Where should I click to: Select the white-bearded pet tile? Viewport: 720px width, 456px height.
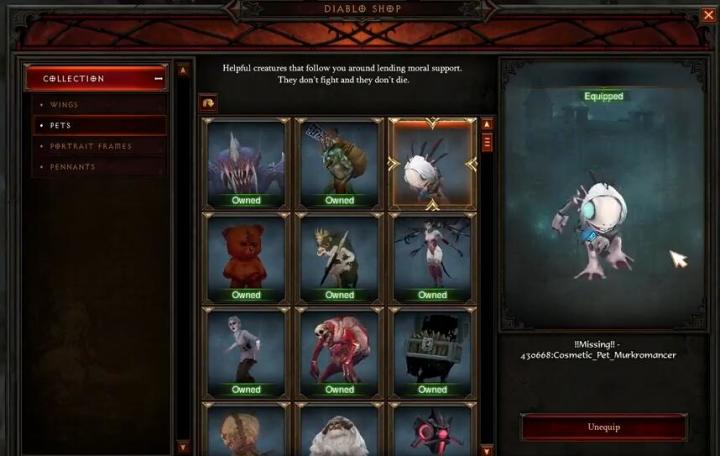(x=339, y=428)
